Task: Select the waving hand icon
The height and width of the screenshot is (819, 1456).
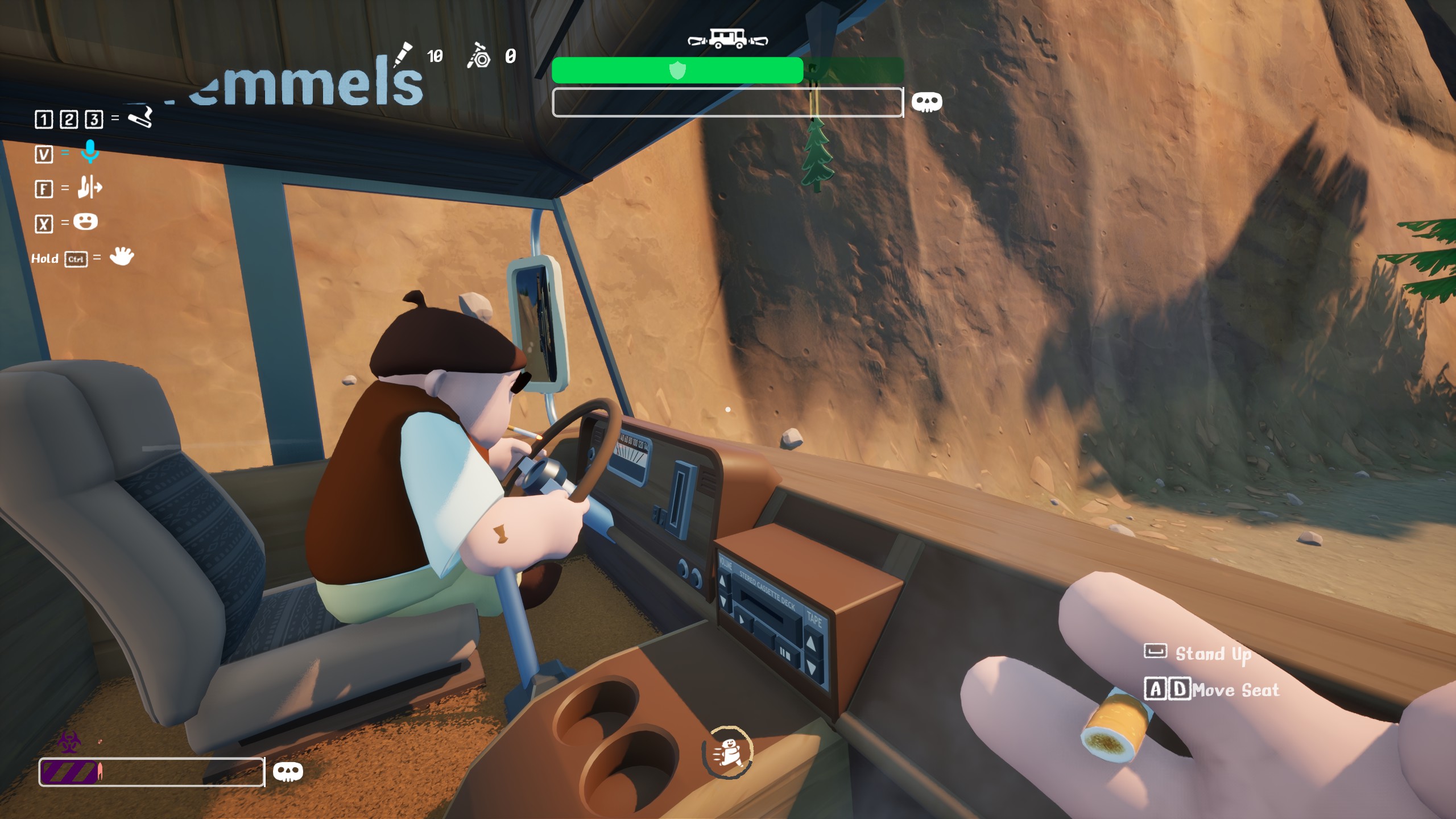Action: pos(122,257)
